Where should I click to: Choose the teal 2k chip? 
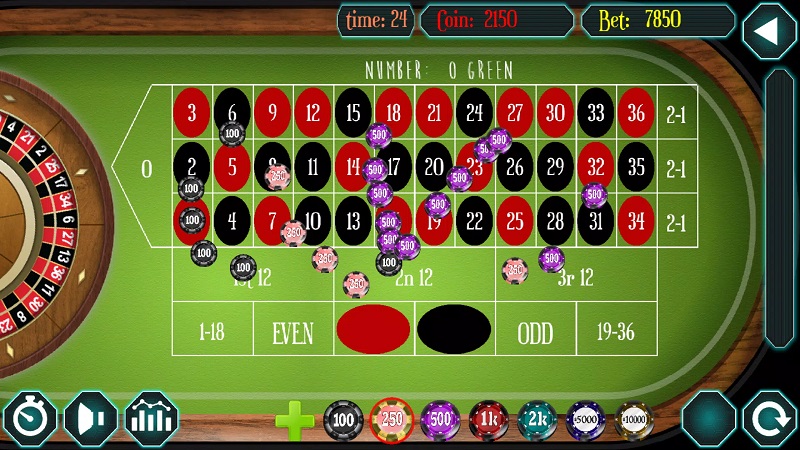tap(537, 419)
